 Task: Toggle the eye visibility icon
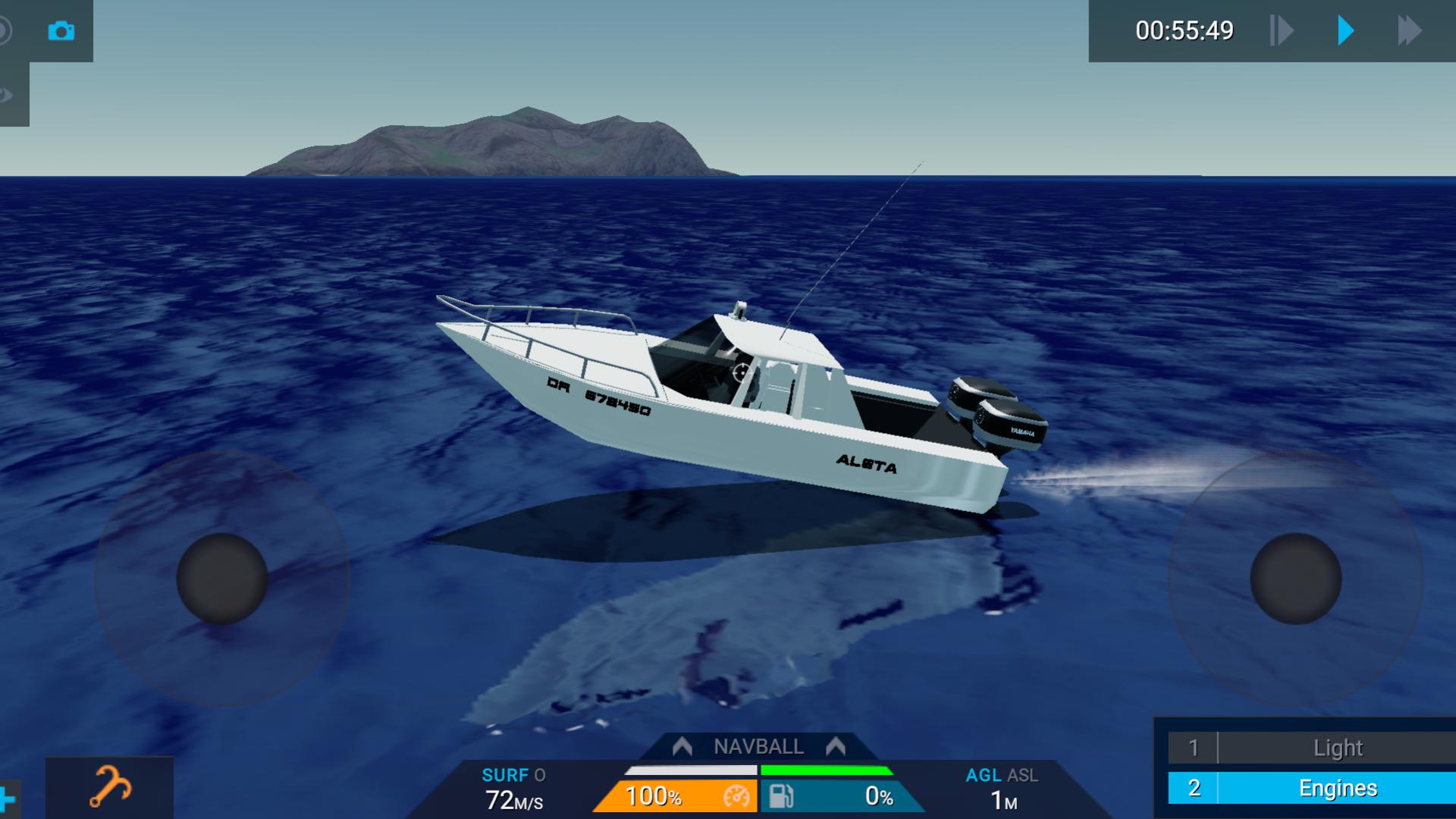coord(8,95)
